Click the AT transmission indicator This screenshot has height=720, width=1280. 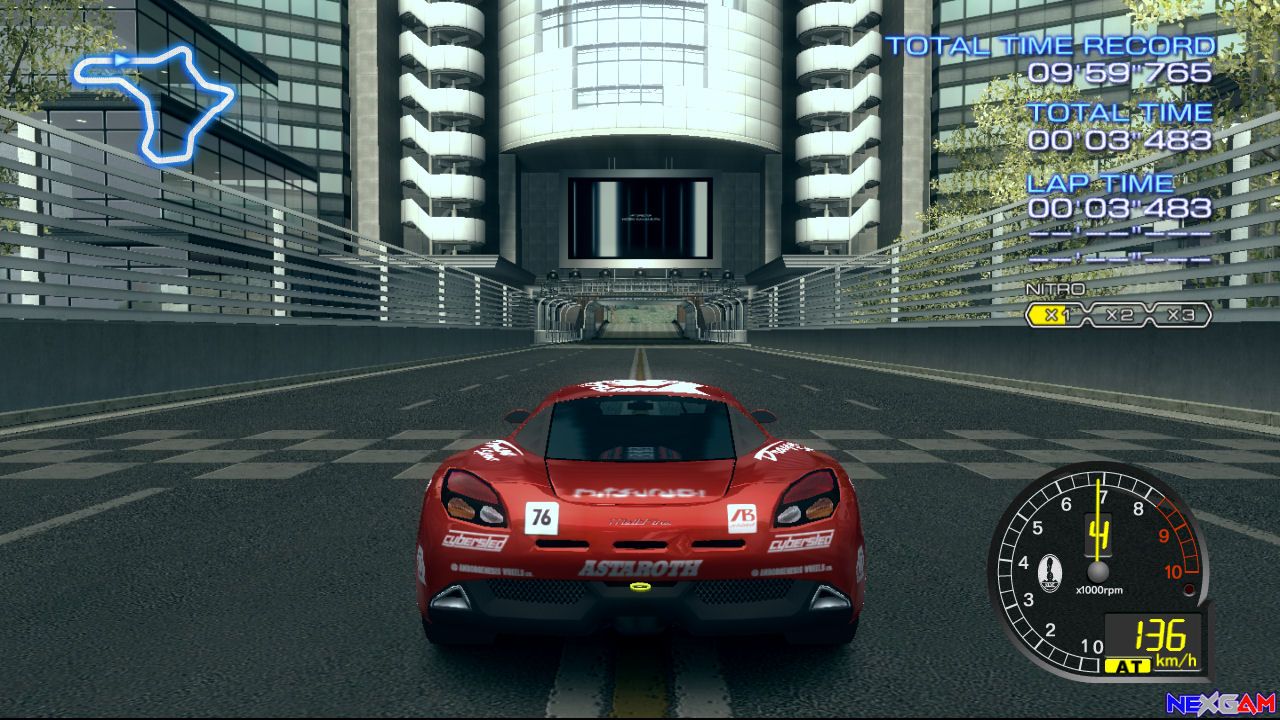tap(1122, 665)
